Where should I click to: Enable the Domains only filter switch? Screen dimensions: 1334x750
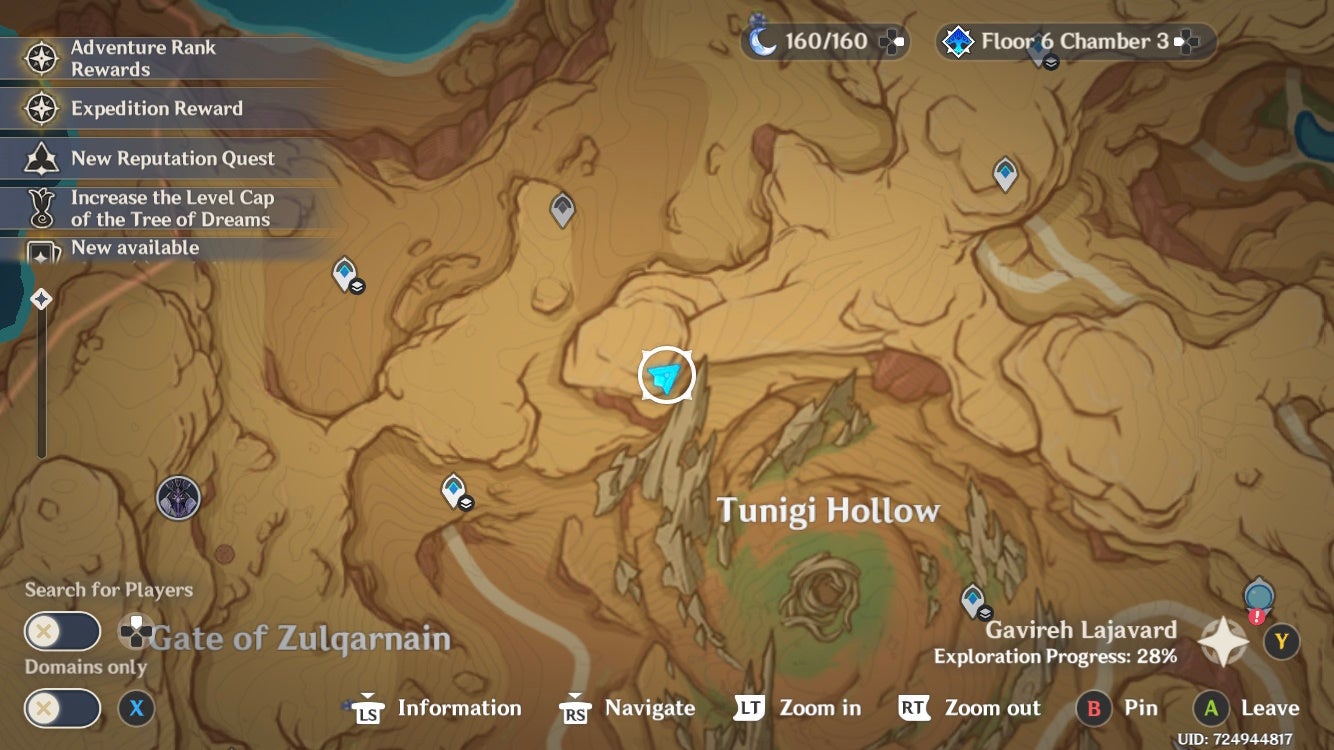62,708
